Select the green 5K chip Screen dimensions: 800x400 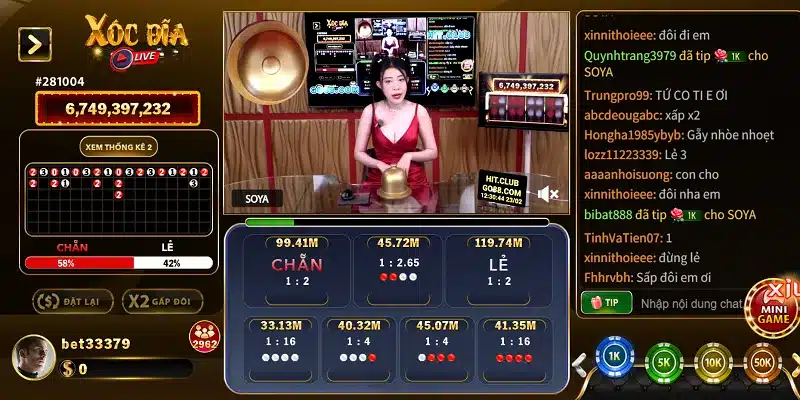pyautogui.click(x=663, y=360)
